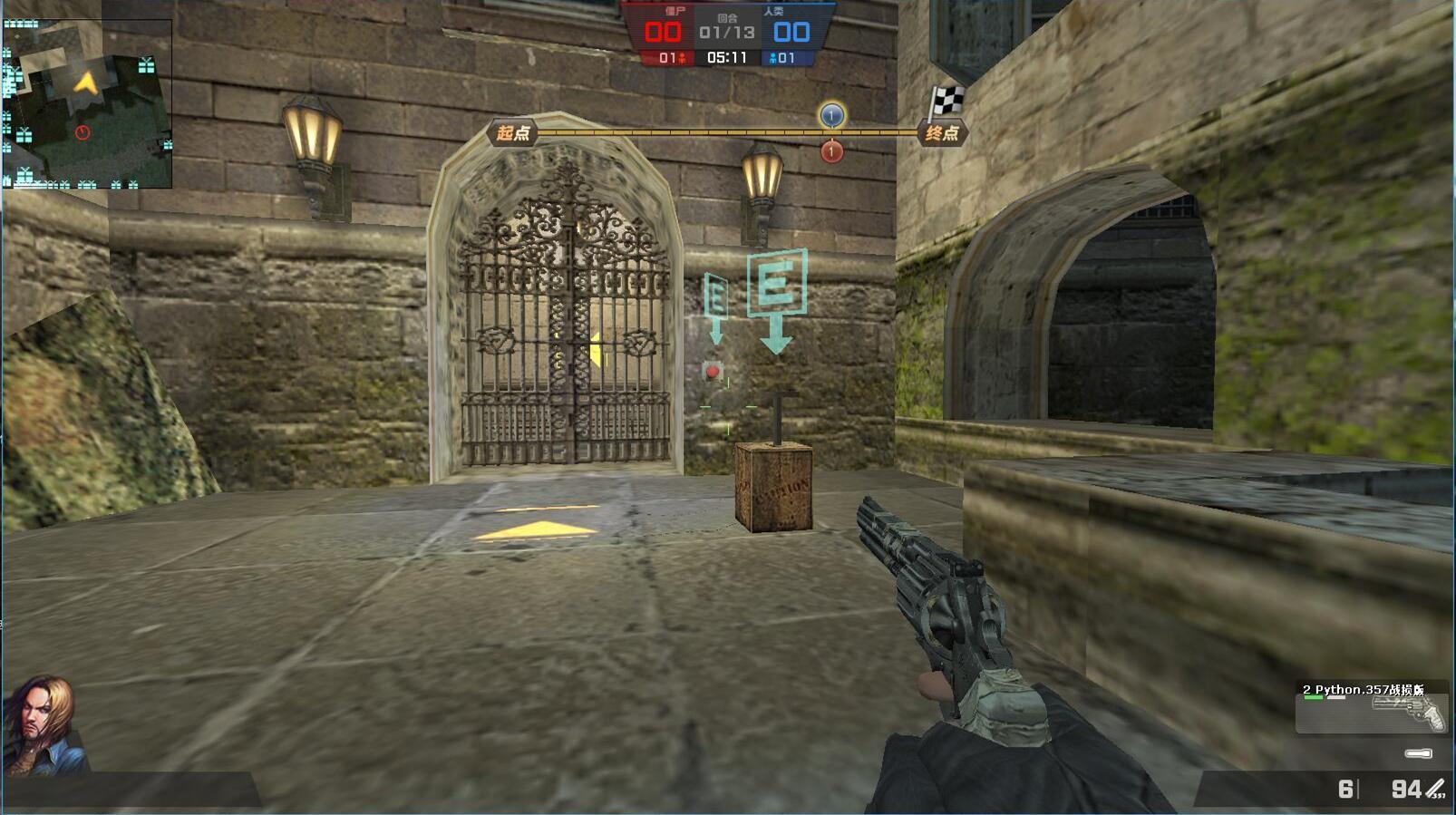Click the 起点 start point label

pos(512,133)
